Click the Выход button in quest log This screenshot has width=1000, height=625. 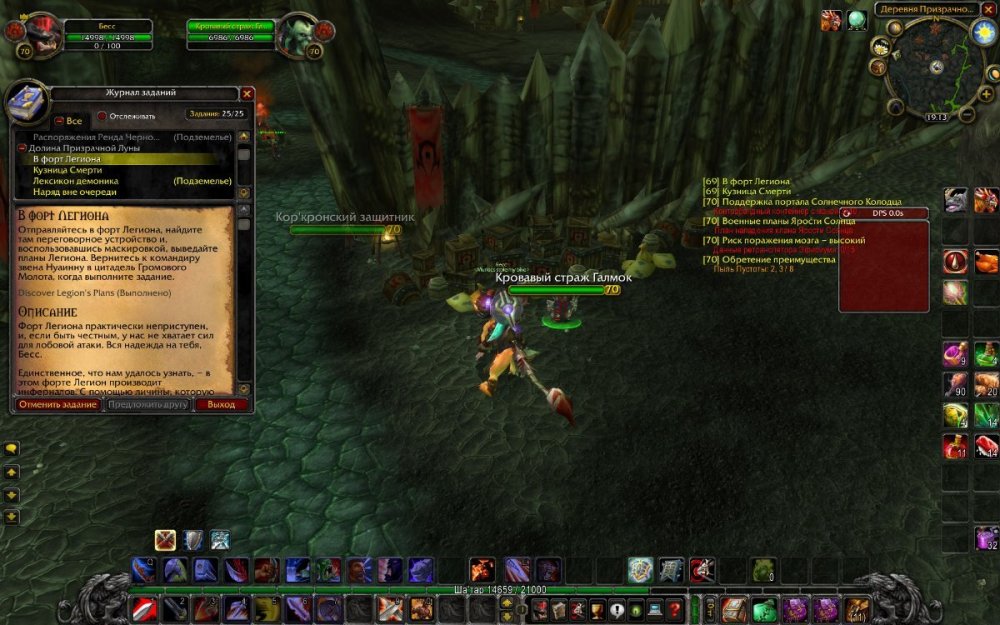221,405
